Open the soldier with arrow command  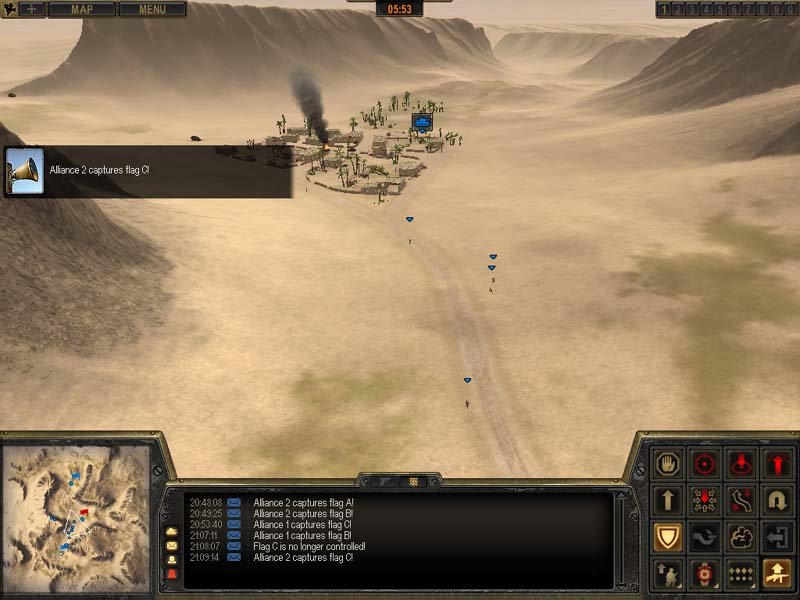tap(667, 574)
